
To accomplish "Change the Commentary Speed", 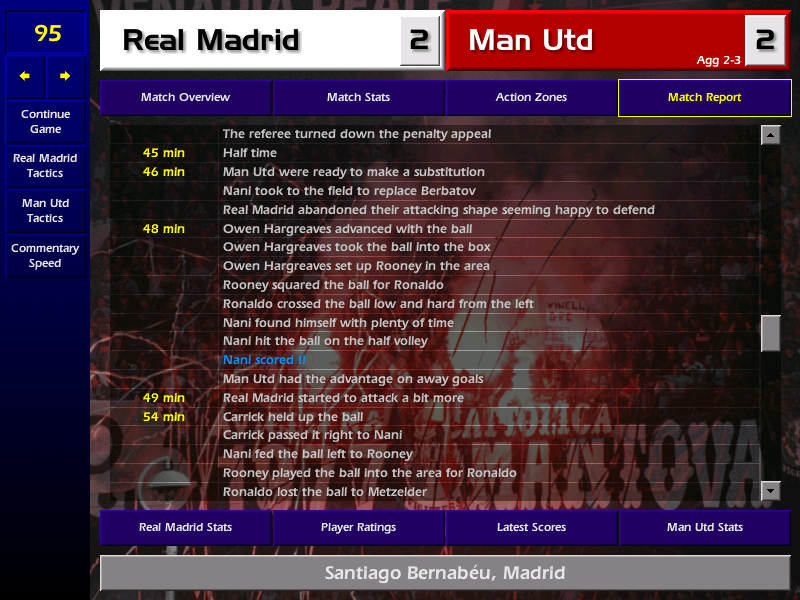I will (45, 255).
